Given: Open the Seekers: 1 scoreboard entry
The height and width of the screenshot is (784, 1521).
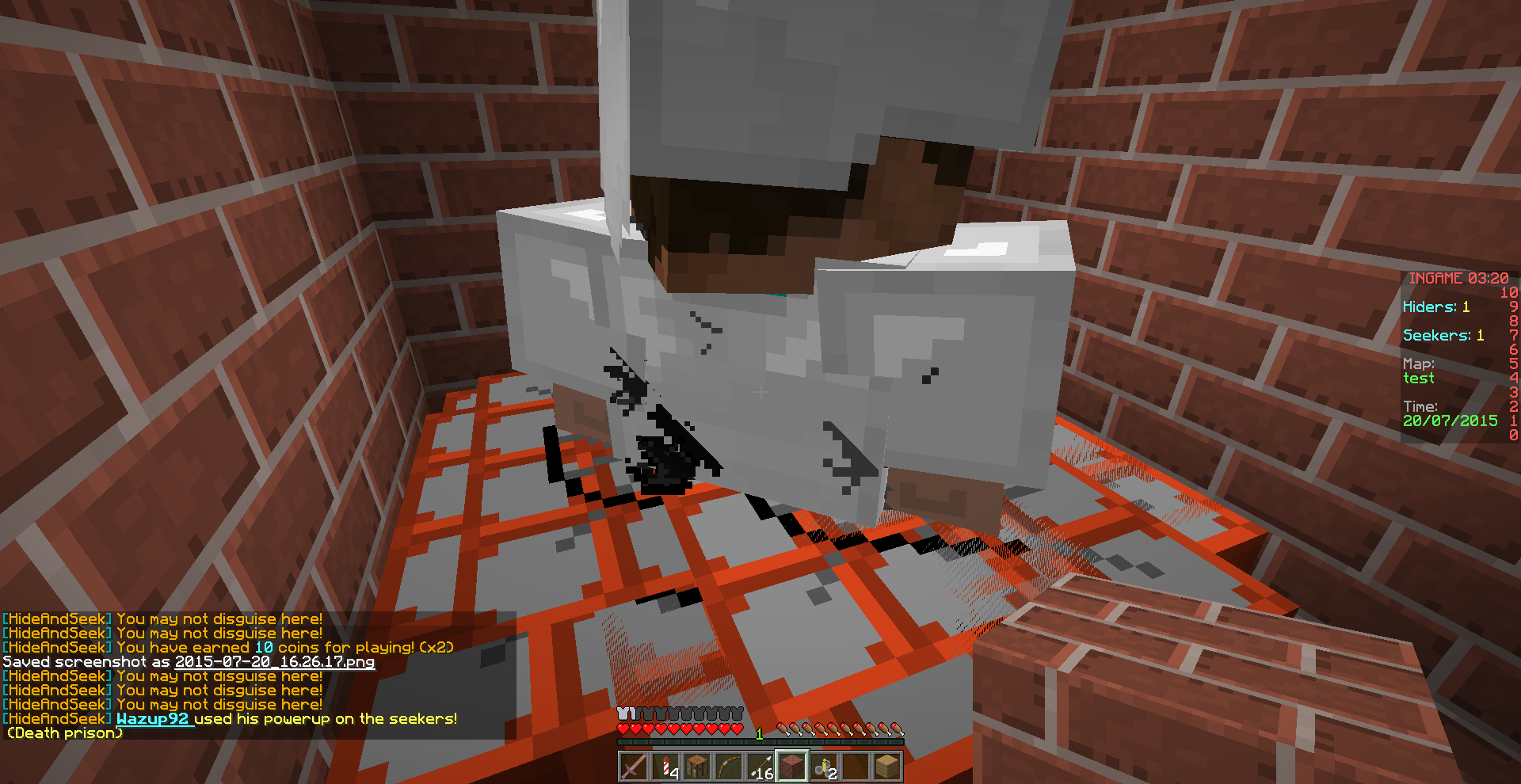Looking at the screenshot, I should [1442, 335].
